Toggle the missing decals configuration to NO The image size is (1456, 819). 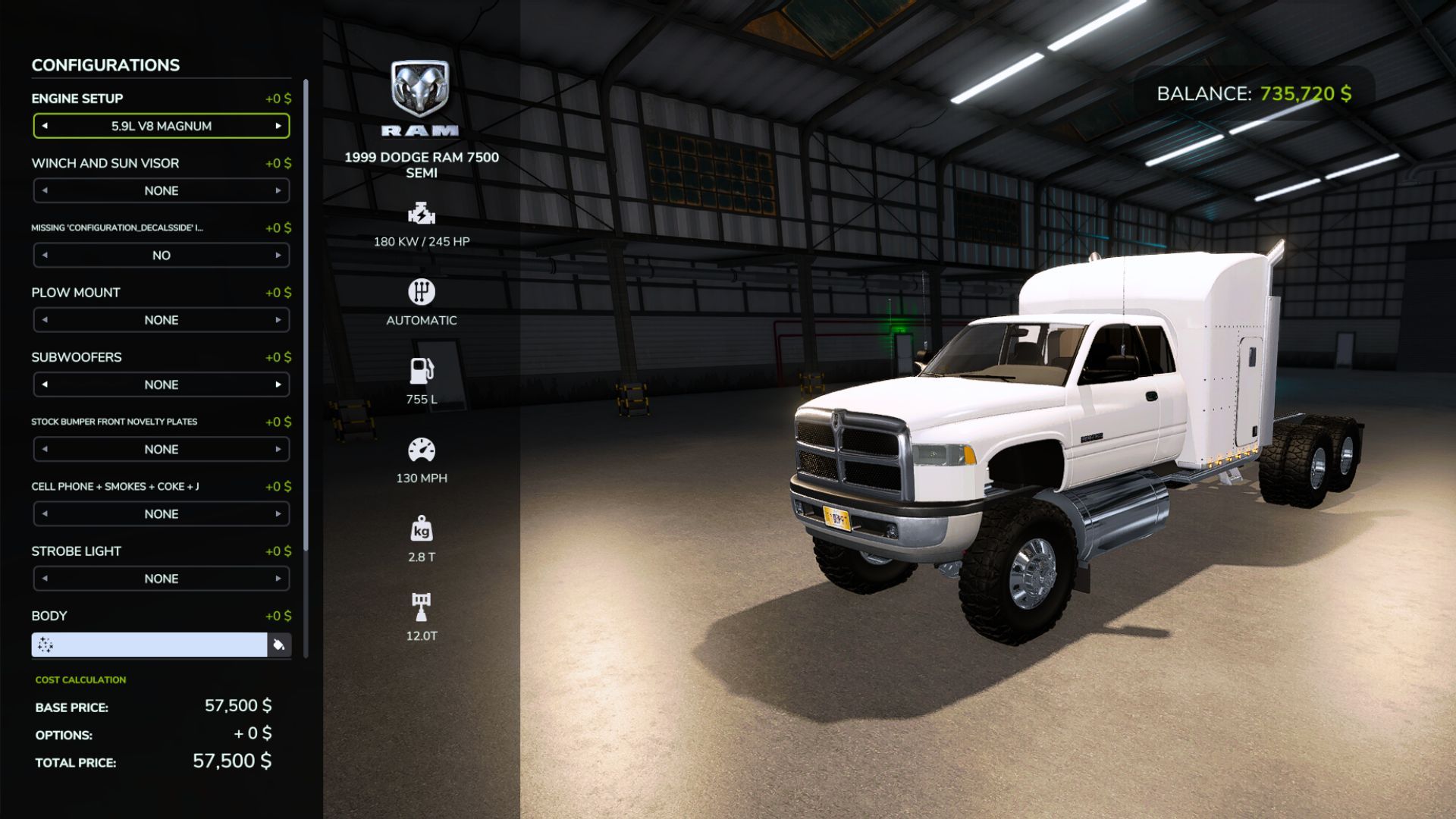161,255
